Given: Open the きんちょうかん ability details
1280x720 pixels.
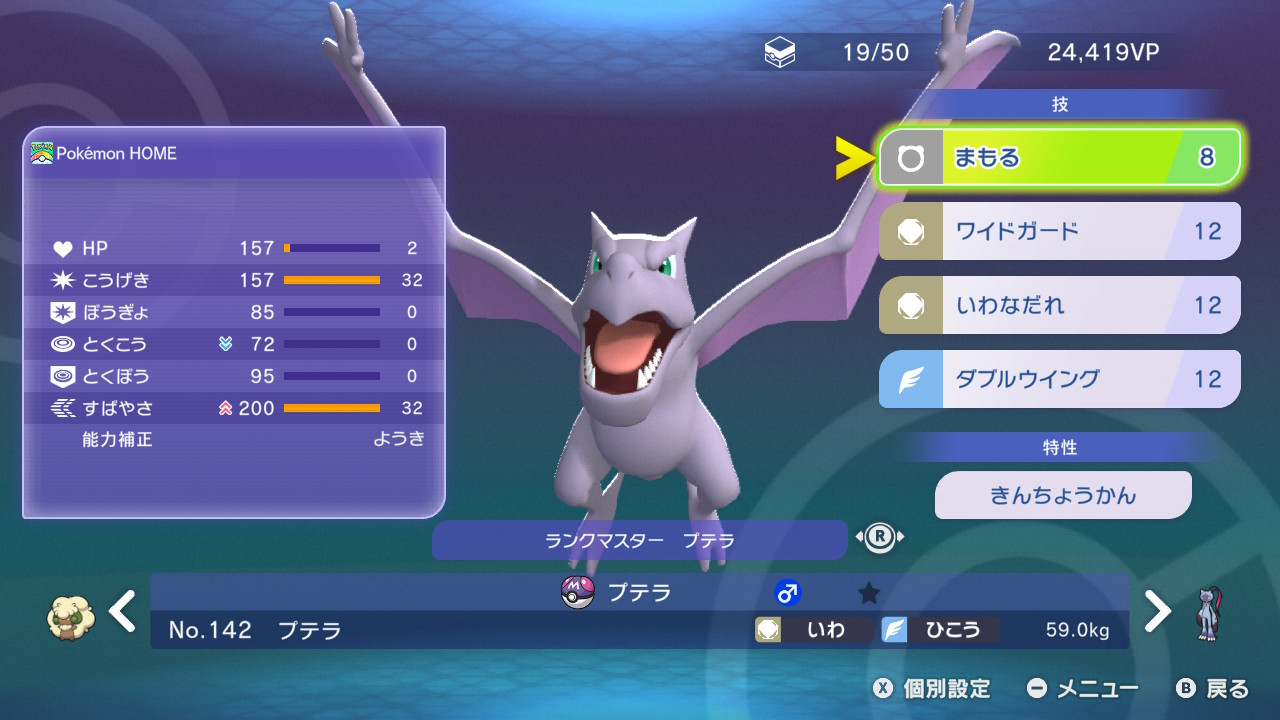Looking at the screenshot, I should point(1063,495).
